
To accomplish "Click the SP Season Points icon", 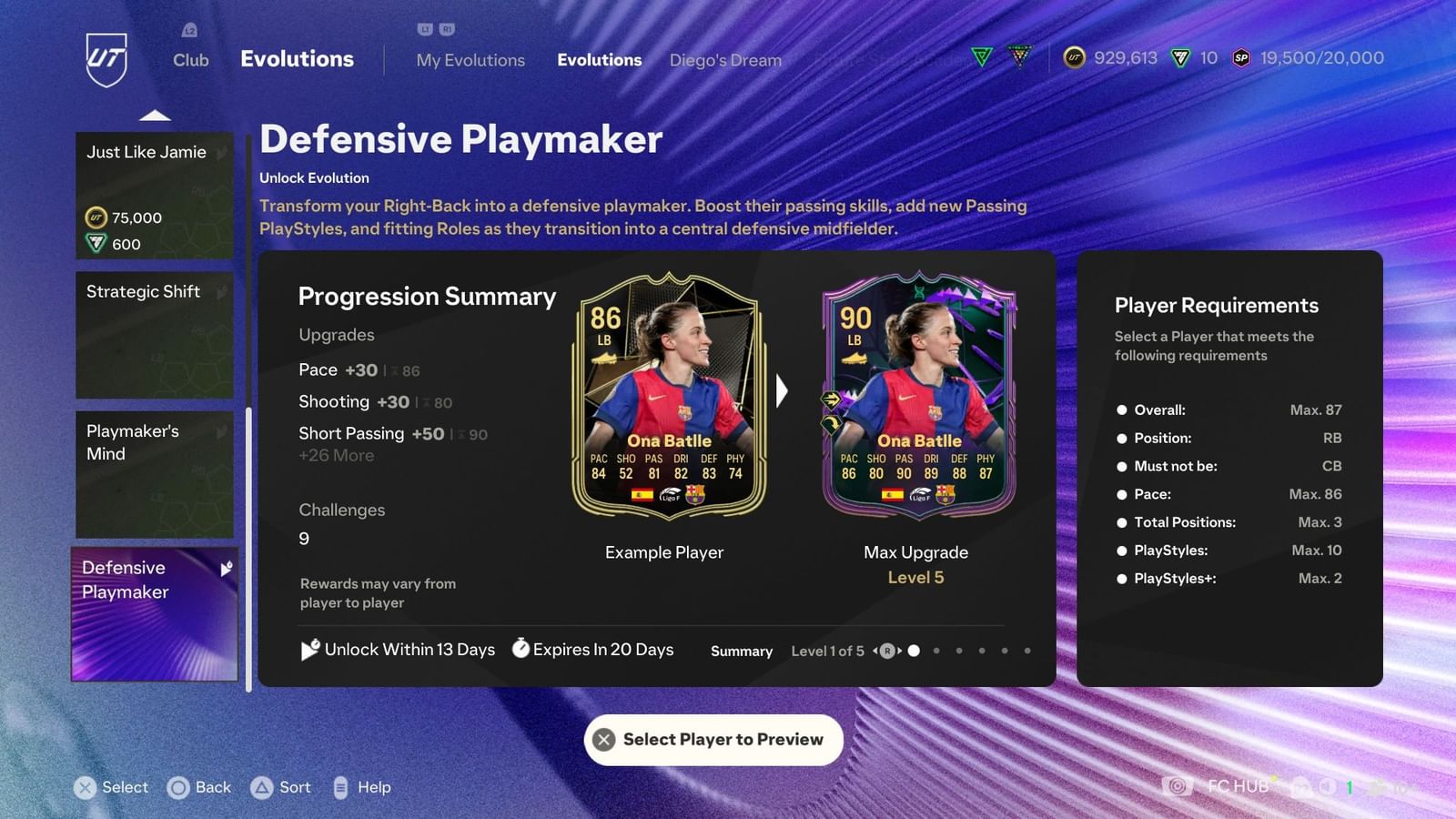I will [x=1239, y=57].
